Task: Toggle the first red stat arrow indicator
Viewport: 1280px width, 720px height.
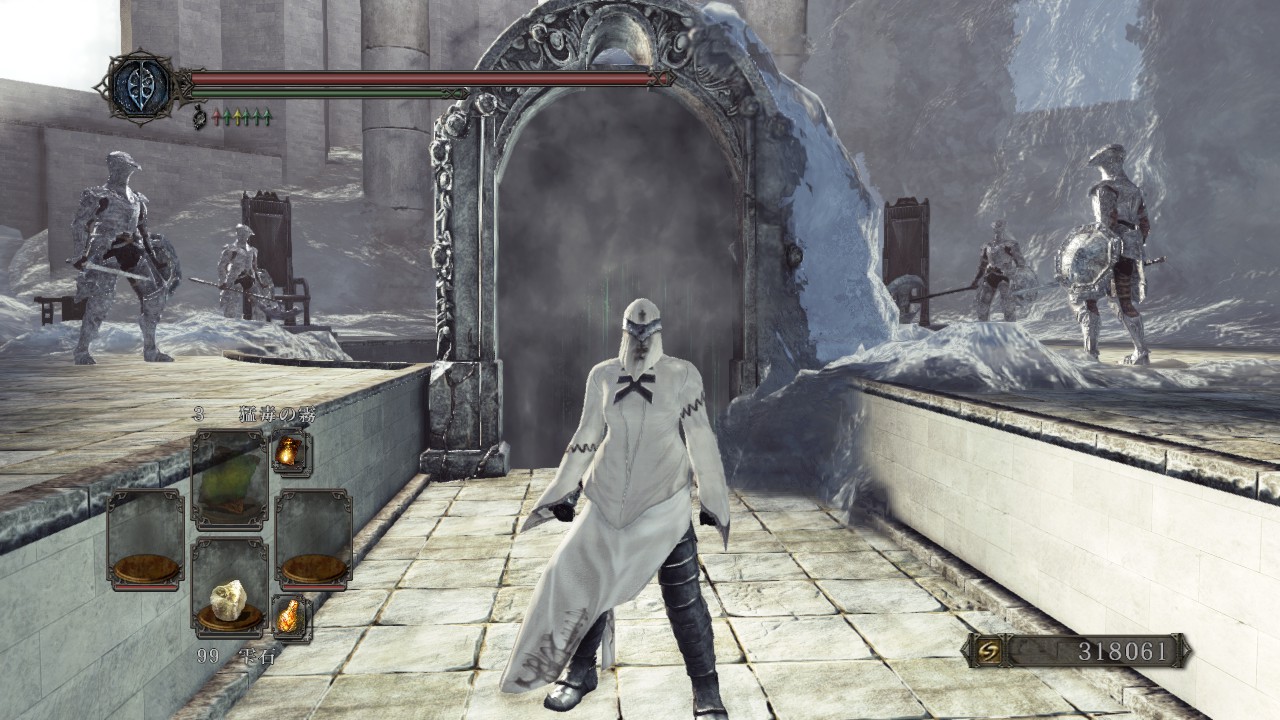Action: (x=217, y=116)
